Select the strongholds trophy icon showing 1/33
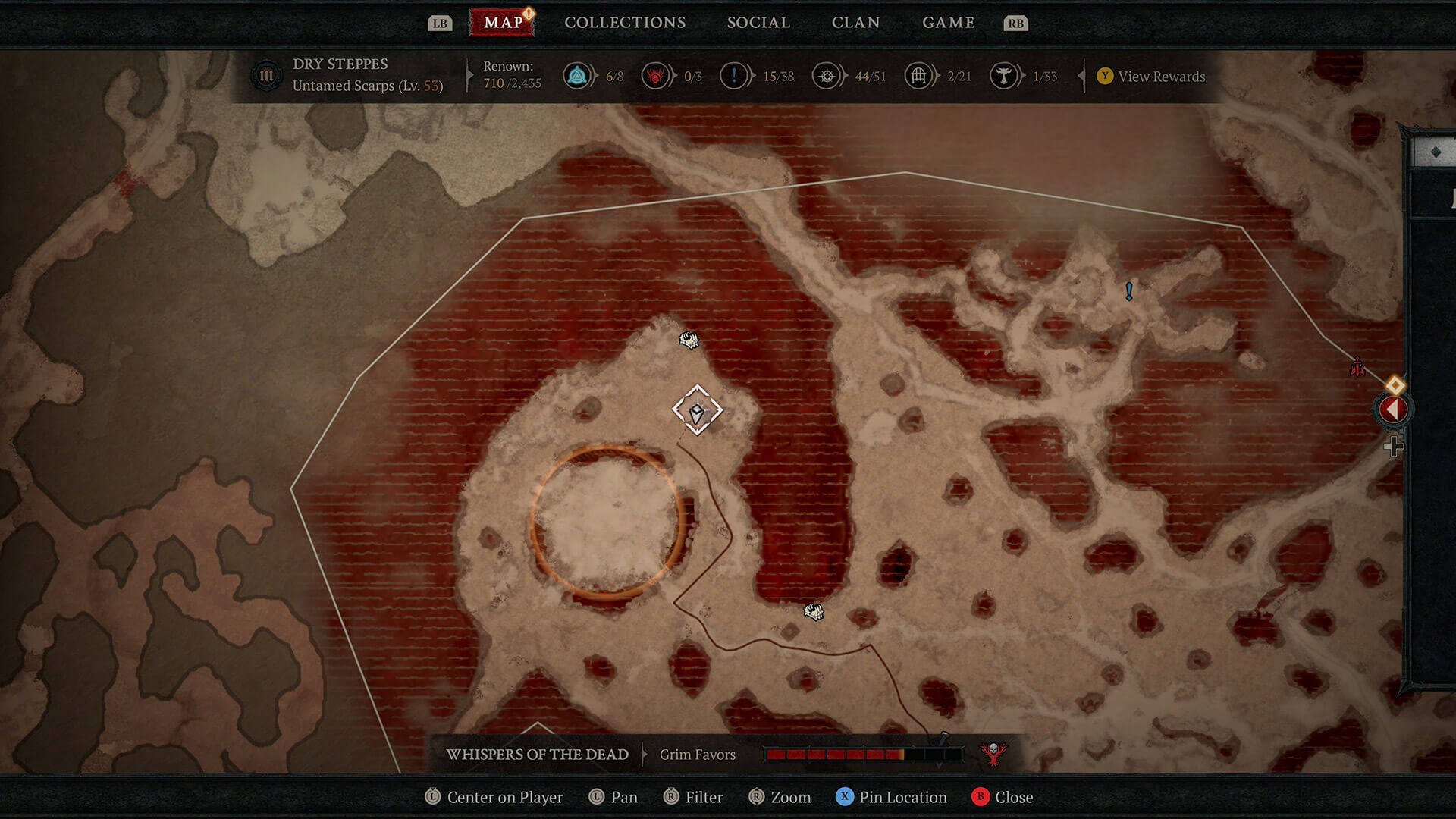This screenshot has height=819, width=1456. (x=1006, y=76)
